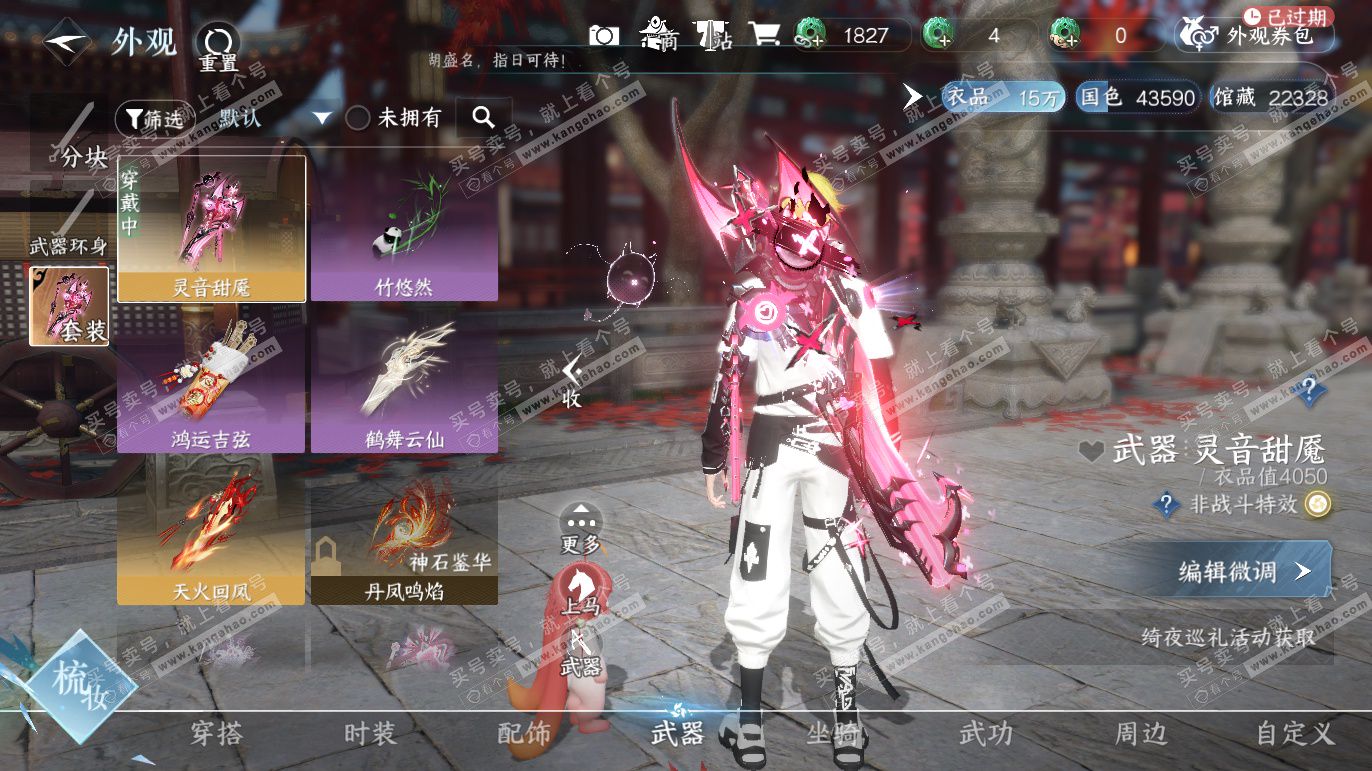
Task: Collapse the panel with the 收 arrow
Action: tap(571, 381)
